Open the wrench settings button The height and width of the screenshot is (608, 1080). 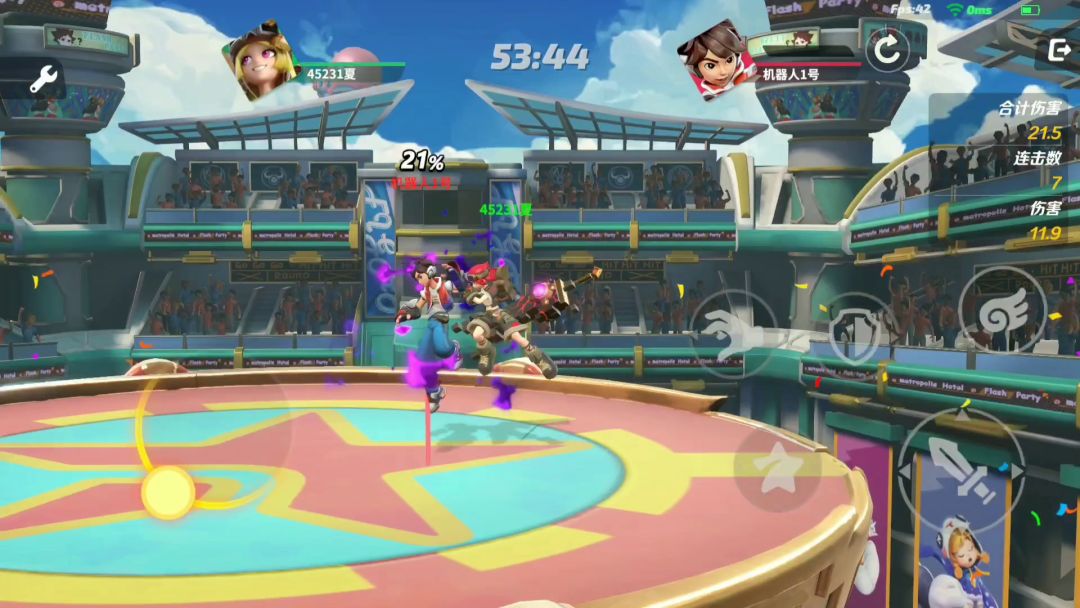(x=43, y=79)
